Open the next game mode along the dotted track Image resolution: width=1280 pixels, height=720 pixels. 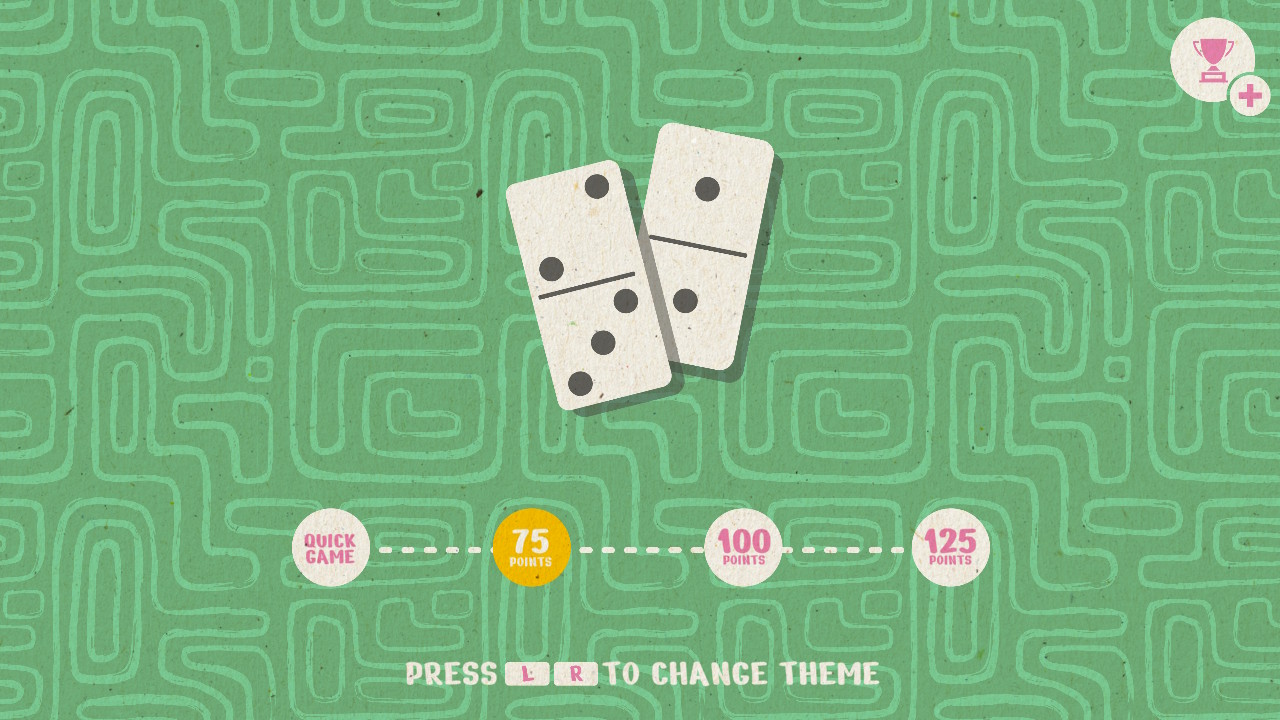tap(741, 546)
